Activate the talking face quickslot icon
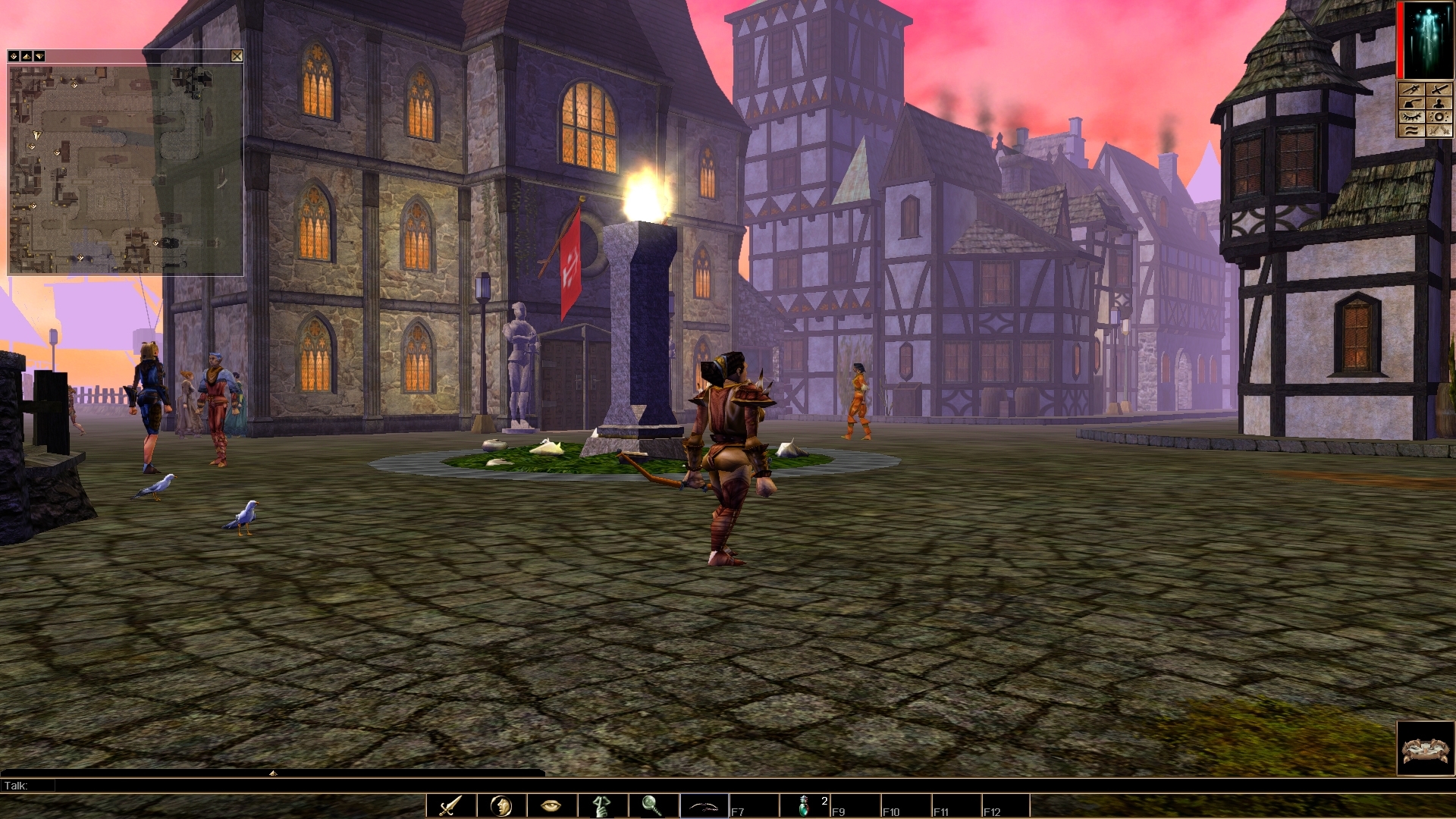The width and height of the screenshot is (1456, 819). pyautogui.click(x=502, y=806)
